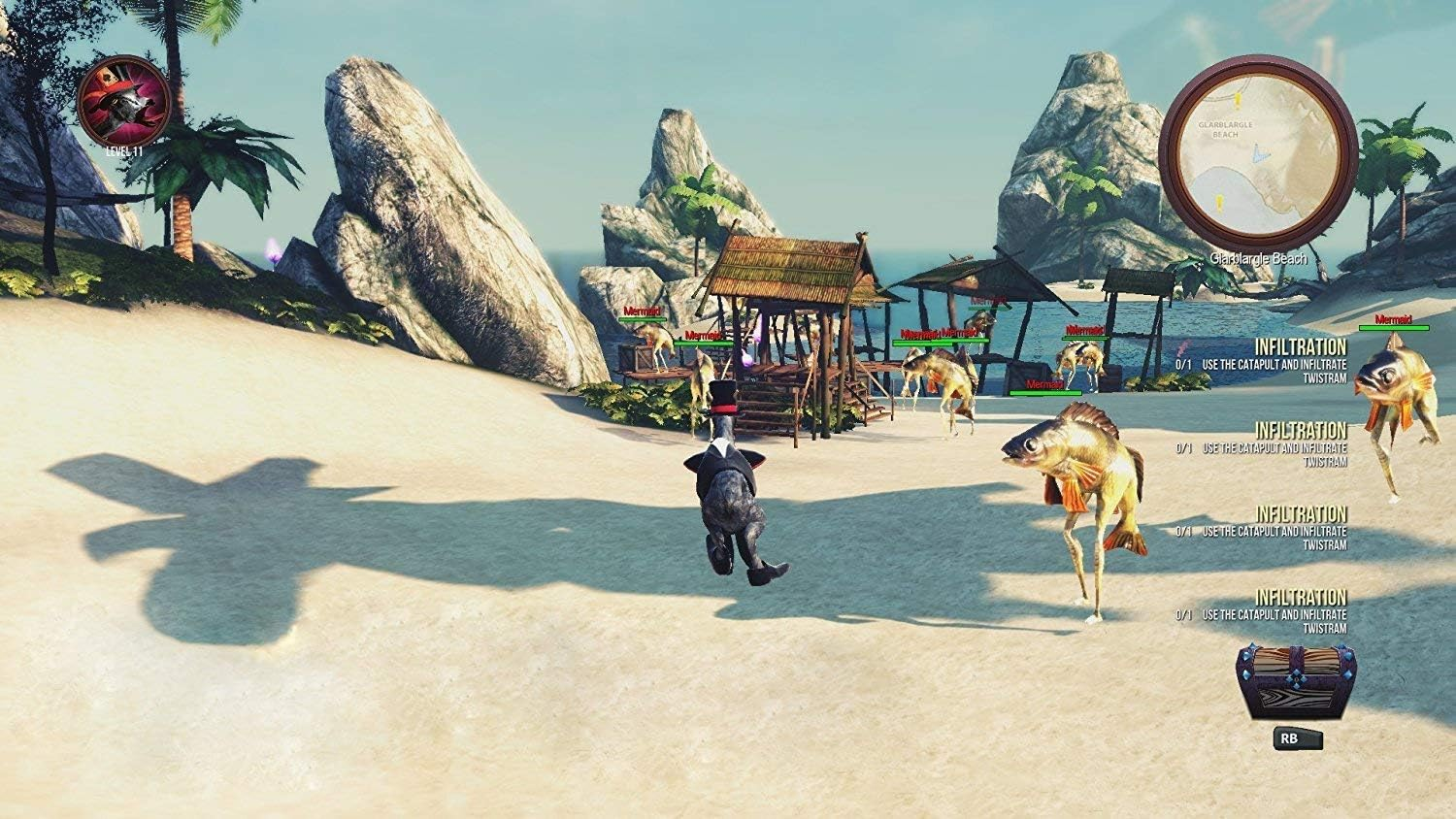1456x819 pixels.
Task: Click the yellow quest exclamation marker on minimap top
Action: point(1239,101)
